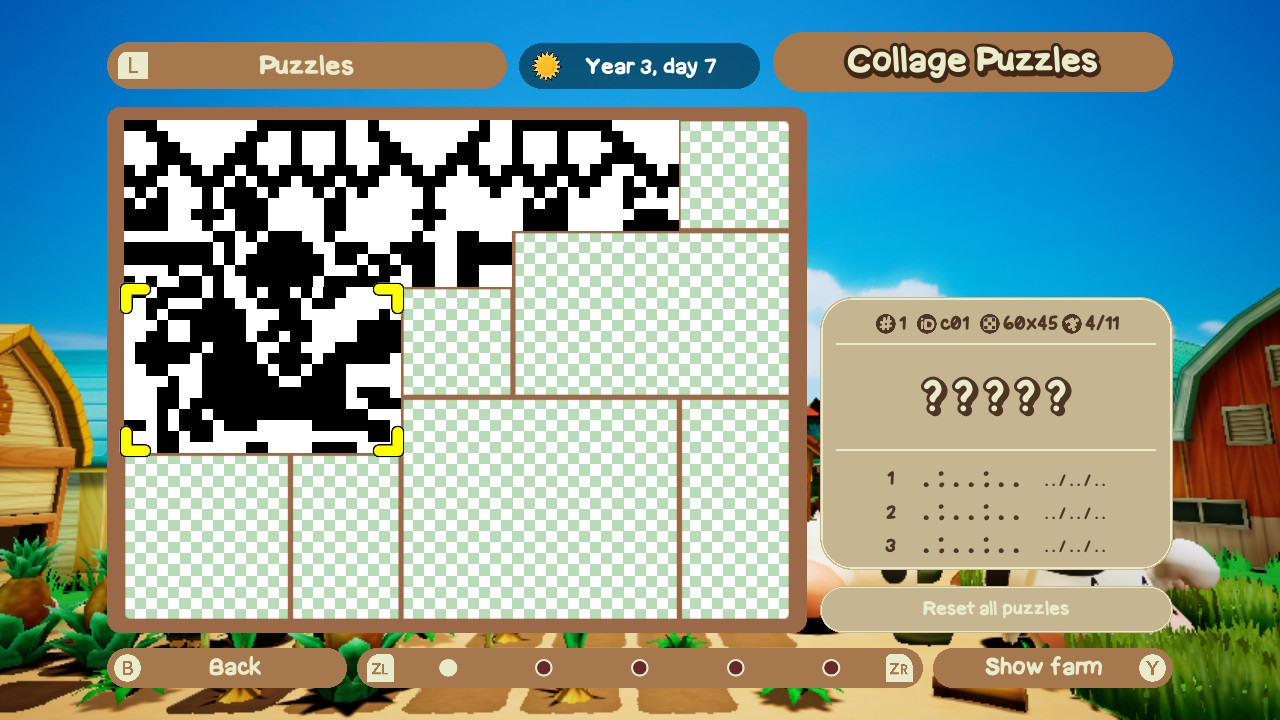Select the second hollow page dot

(544, 667)
